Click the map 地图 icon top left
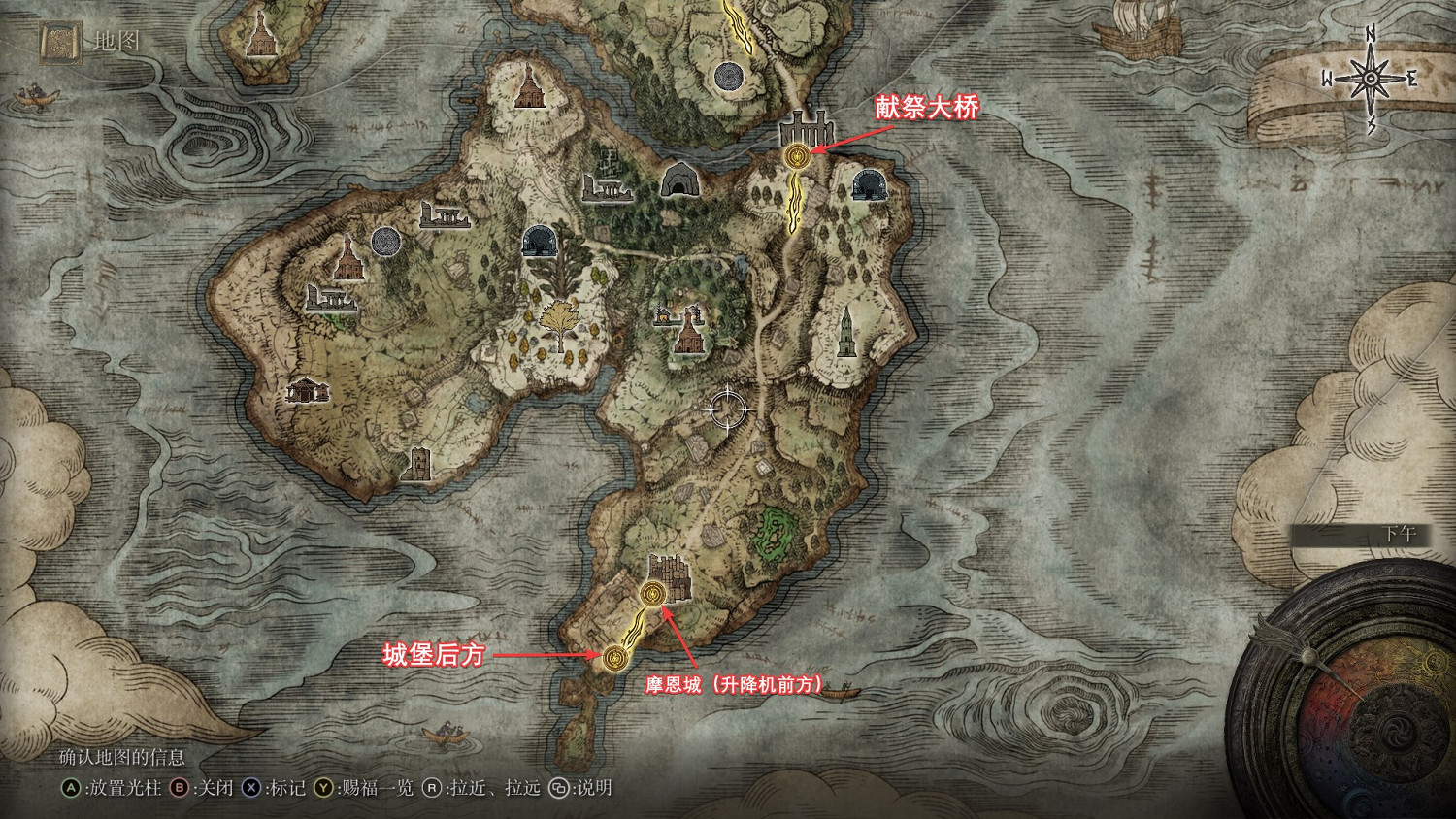This screenshot has height=819, width=1456. 58,44
